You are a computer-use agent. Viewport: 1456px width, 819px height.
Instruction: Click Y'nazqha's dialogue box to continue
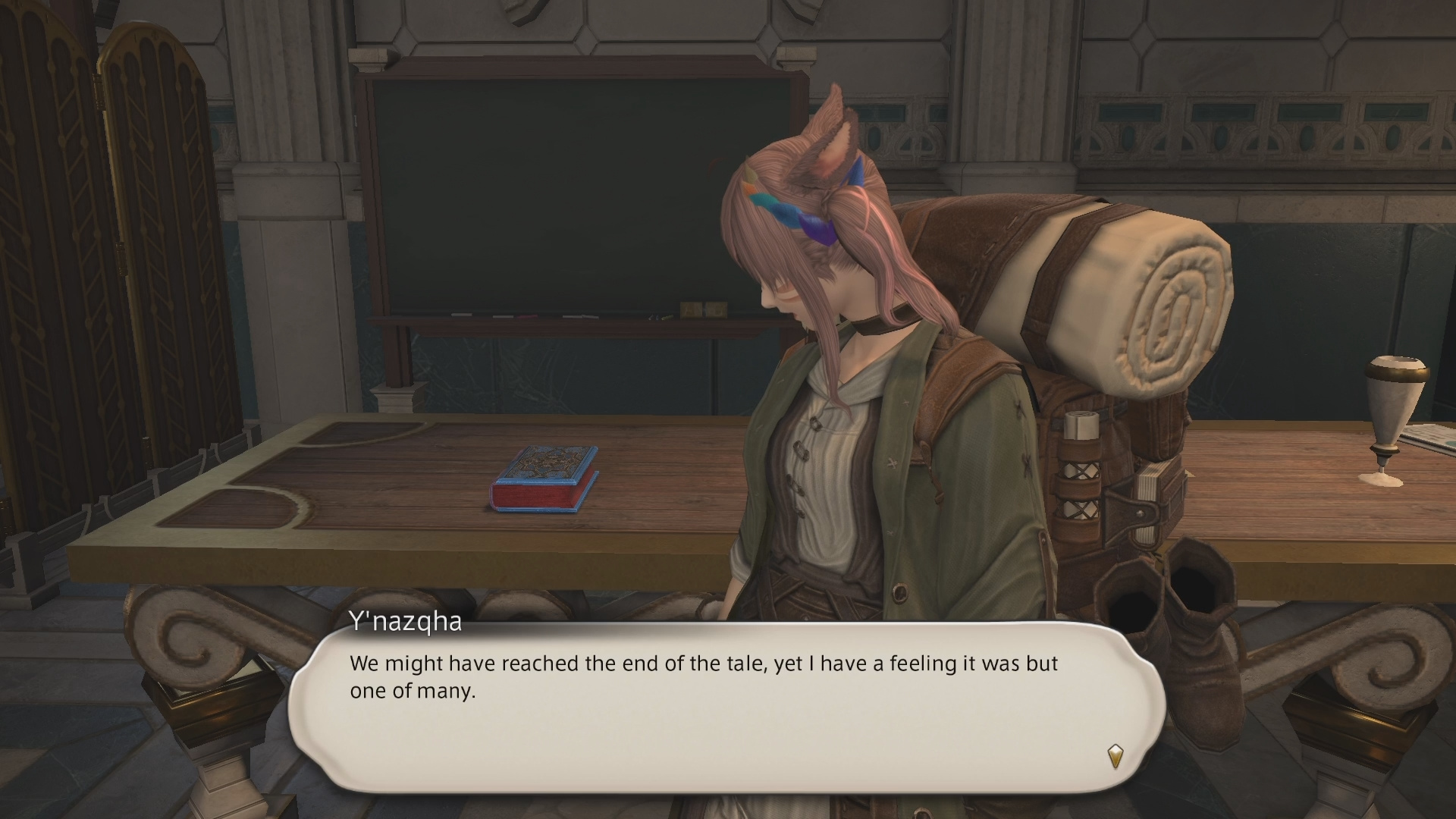tap(726, 707)
